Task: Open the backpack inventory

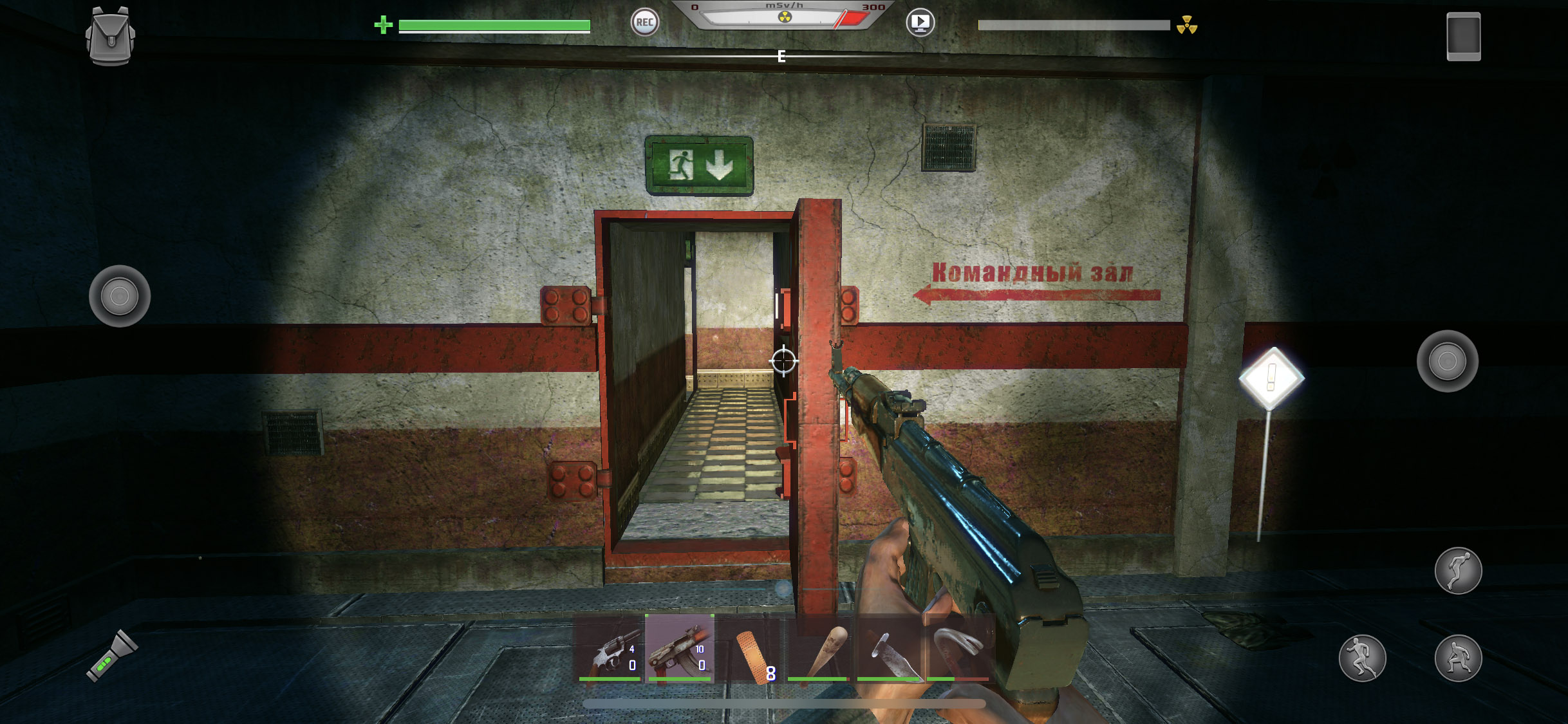Action: pyautogui.click(x=110, y=36)
